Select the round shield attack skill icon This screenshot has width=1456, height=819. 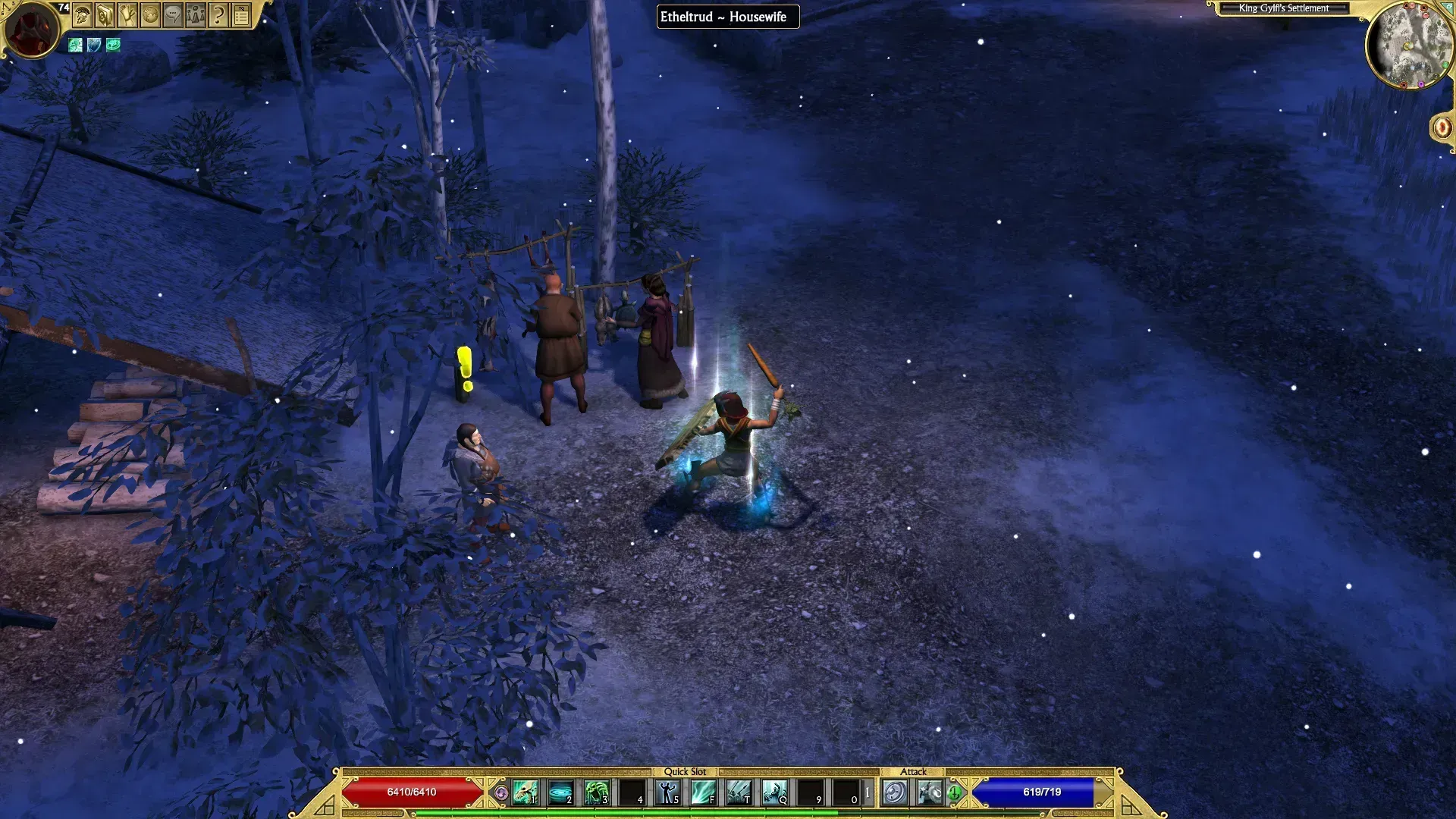click(x=895, y=792)
